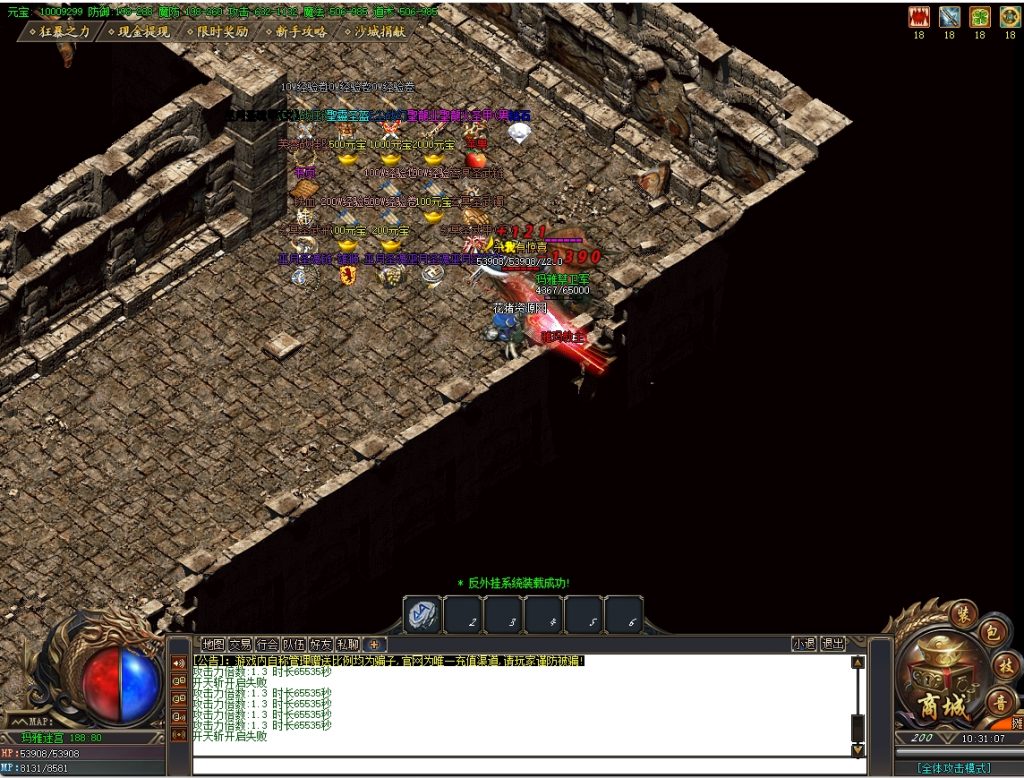Activate the skill in hotbar slot one
The height and width of the screenshot is (778, 1024).
(422, 615)
